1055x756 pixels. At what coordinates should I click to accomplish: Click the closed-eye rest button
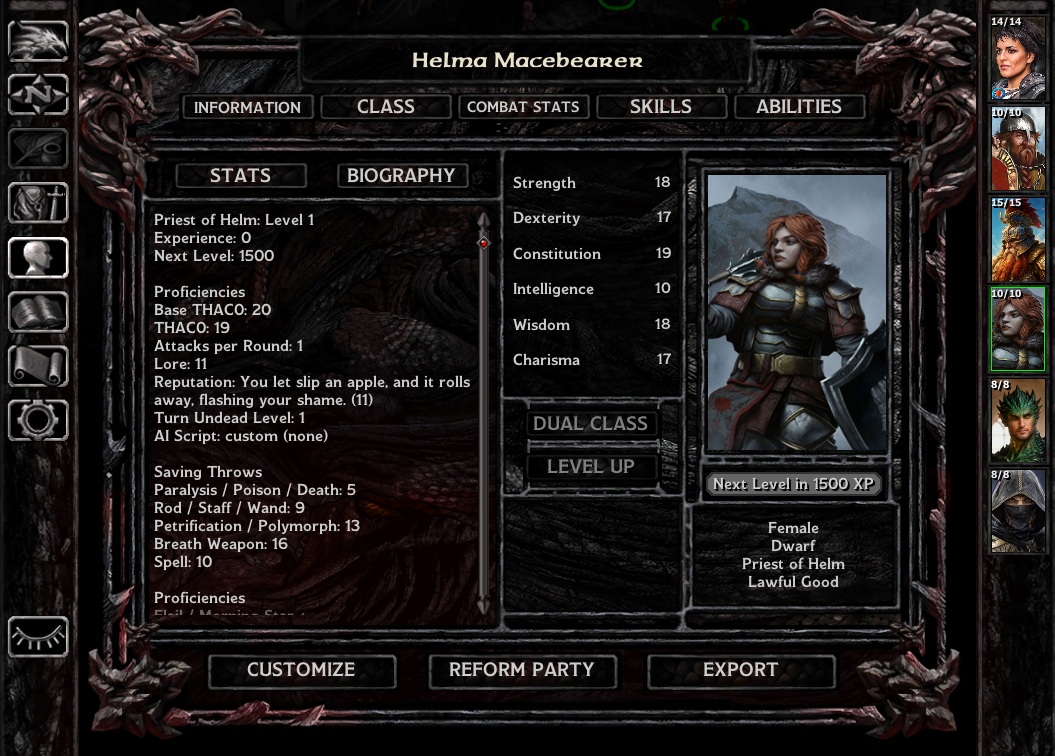(x=38, y=636)
